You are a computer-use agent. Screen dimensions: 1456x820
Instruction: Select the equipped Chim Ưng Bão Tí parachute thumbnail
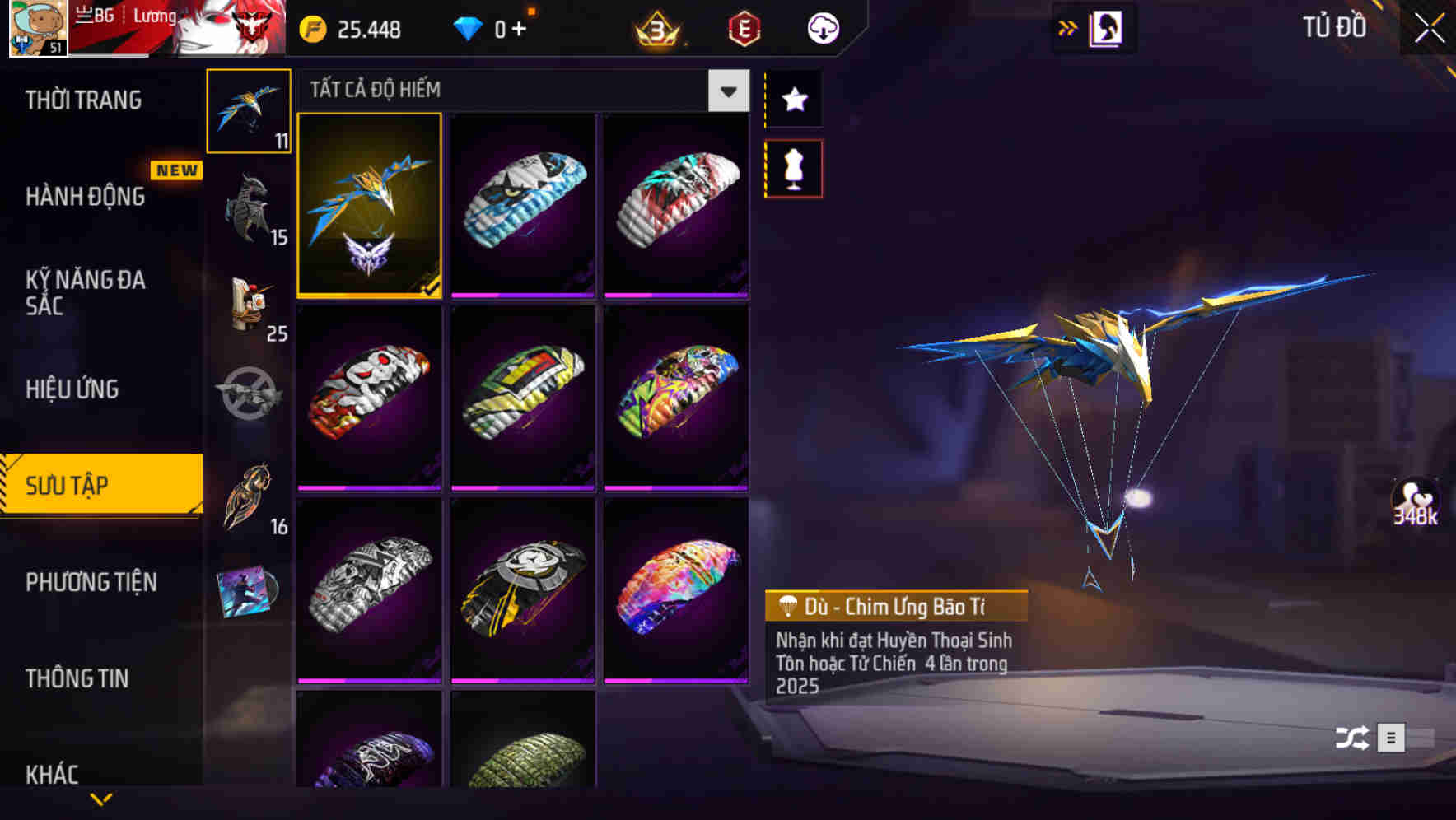369,207
